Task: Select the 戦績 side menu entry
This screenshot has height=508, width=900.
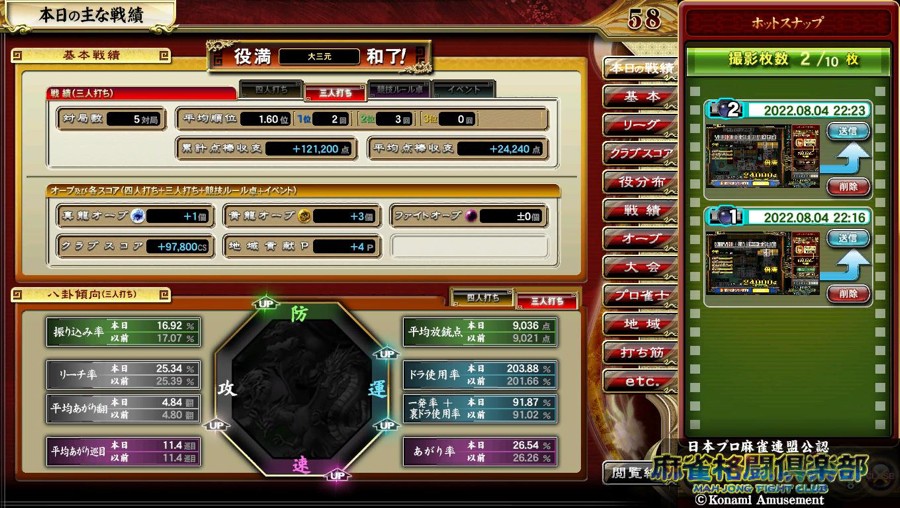Action: 640,211
